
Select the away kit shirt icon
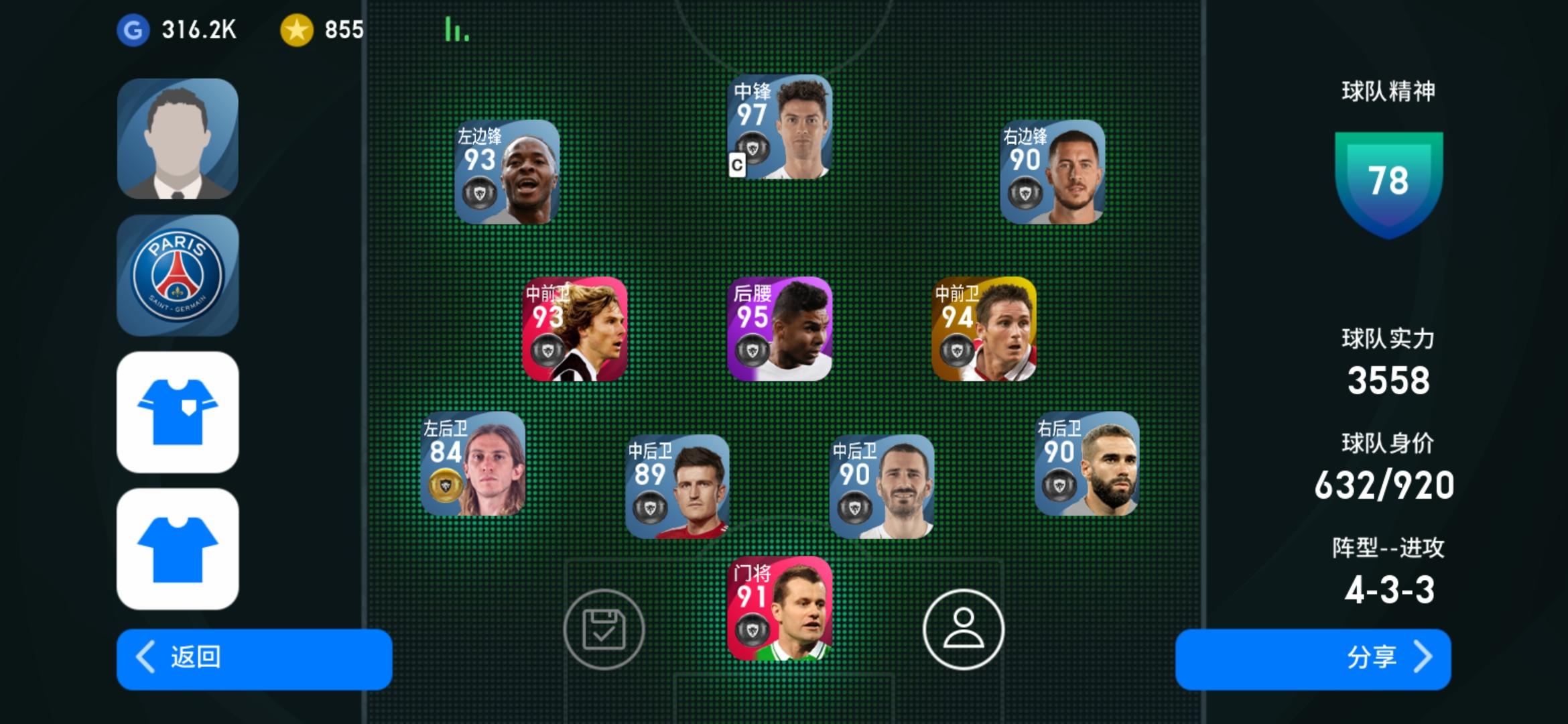pyautogui.click(x=178, y=548)
